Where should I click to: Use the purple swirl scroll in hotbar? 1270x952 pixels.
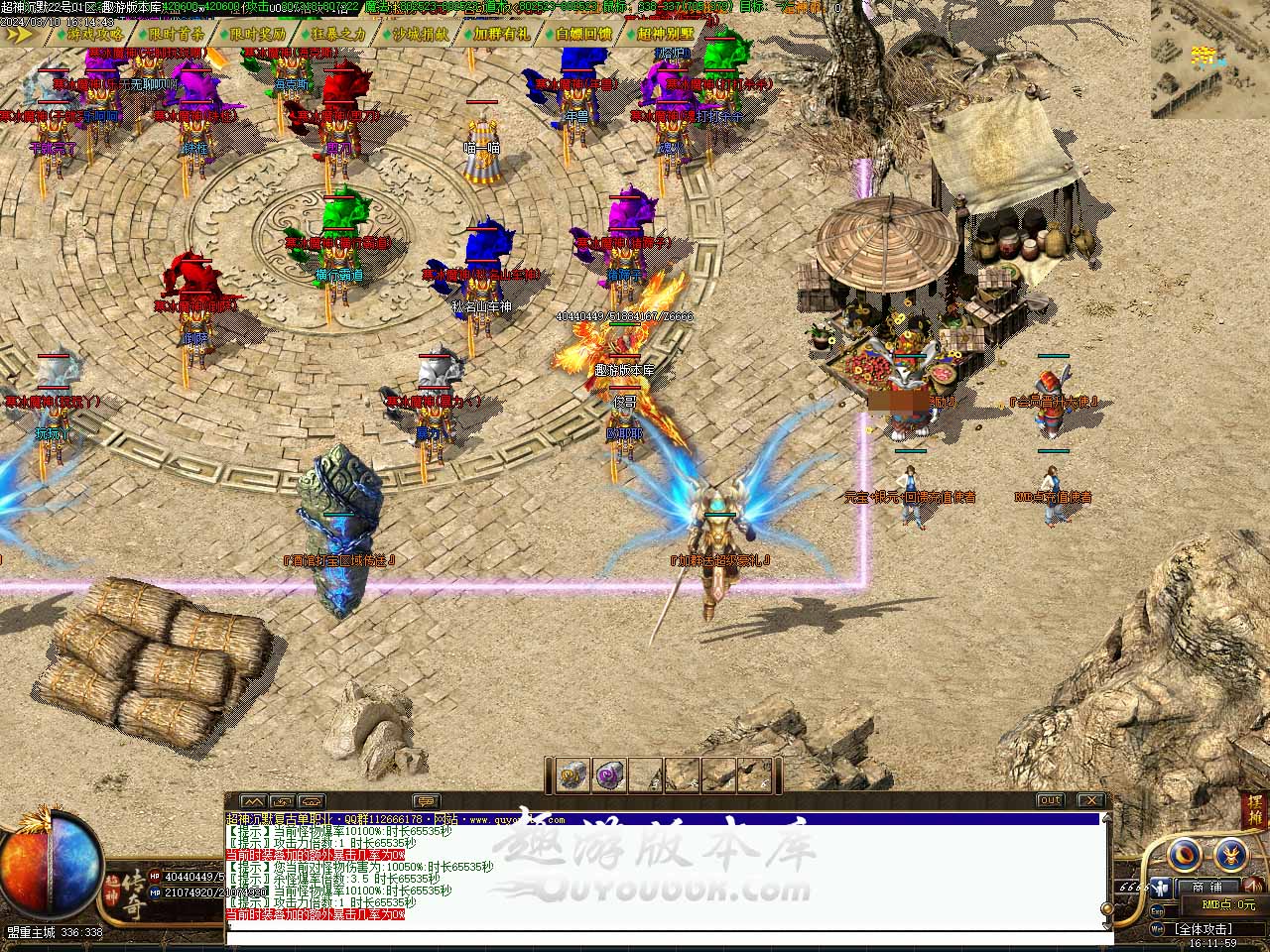(x=608, y=775)
